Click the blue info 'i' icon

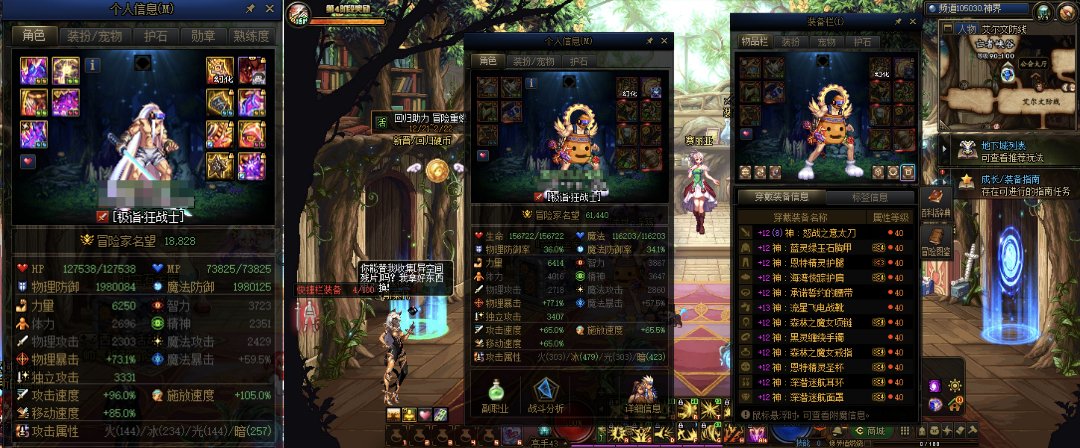(93, 65)
